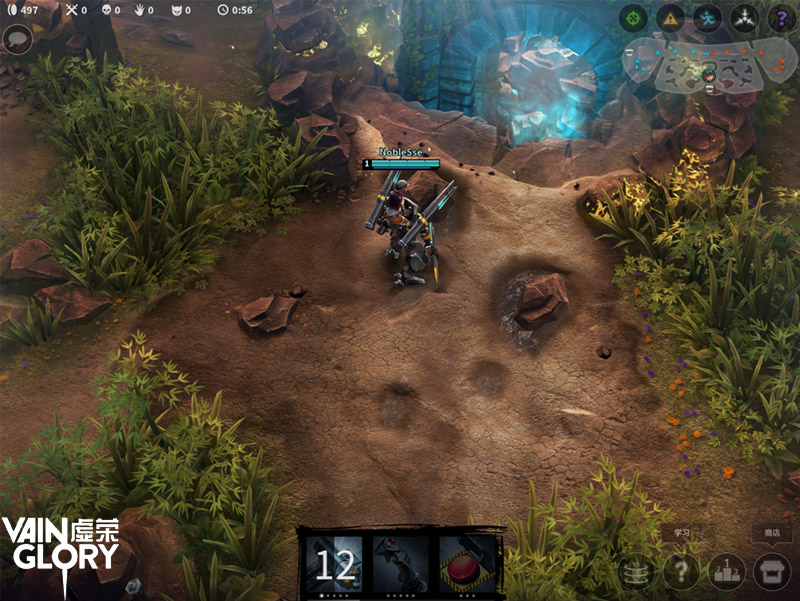Send the yellow warning triangle ping
The image size is (800, 601).
[x=670, y=18]
